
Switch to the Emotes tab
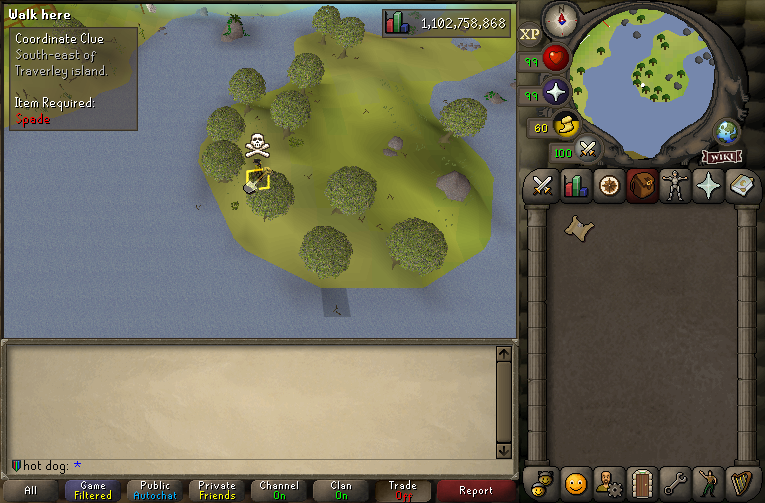pos(708,483)
